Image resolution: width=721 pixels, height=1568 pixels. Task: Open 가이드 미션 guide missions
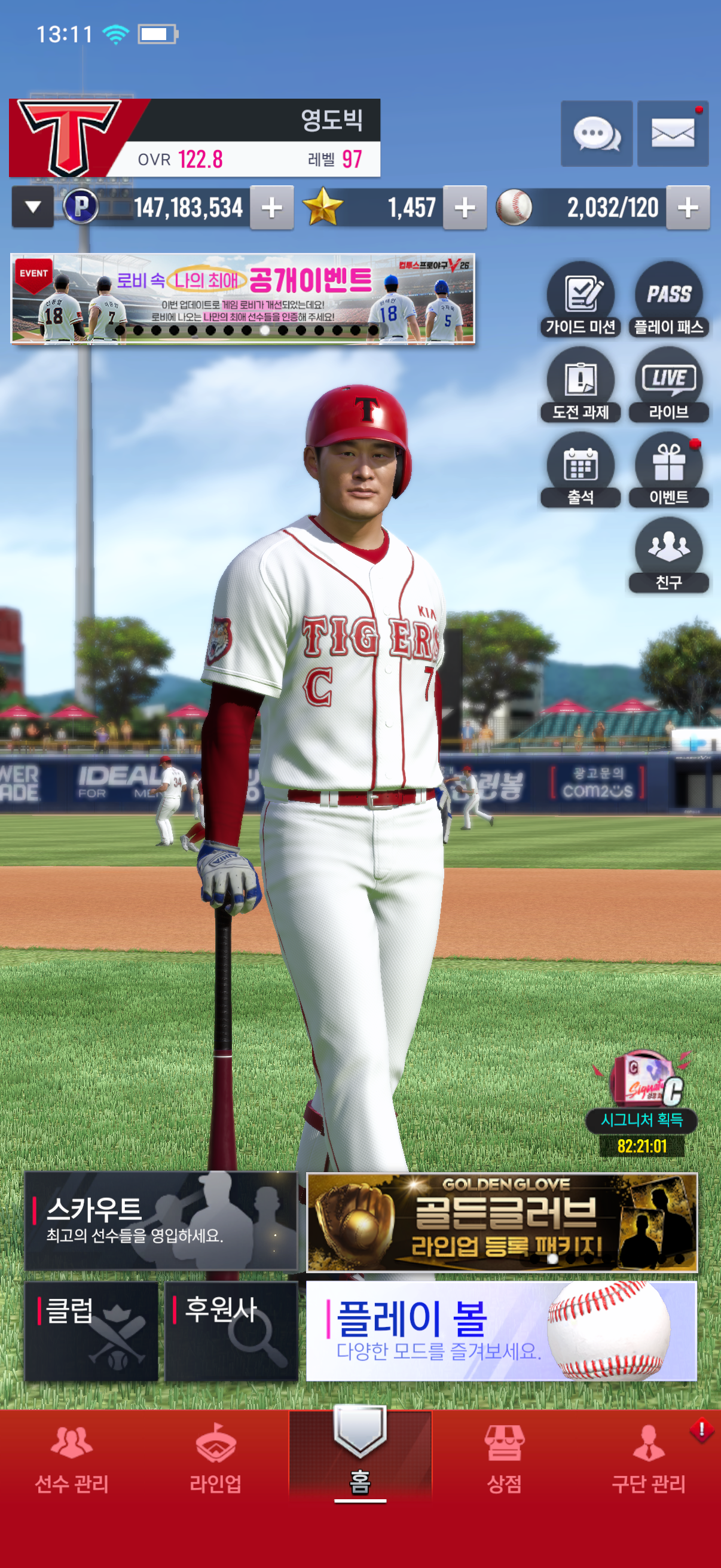coord(581,300)
